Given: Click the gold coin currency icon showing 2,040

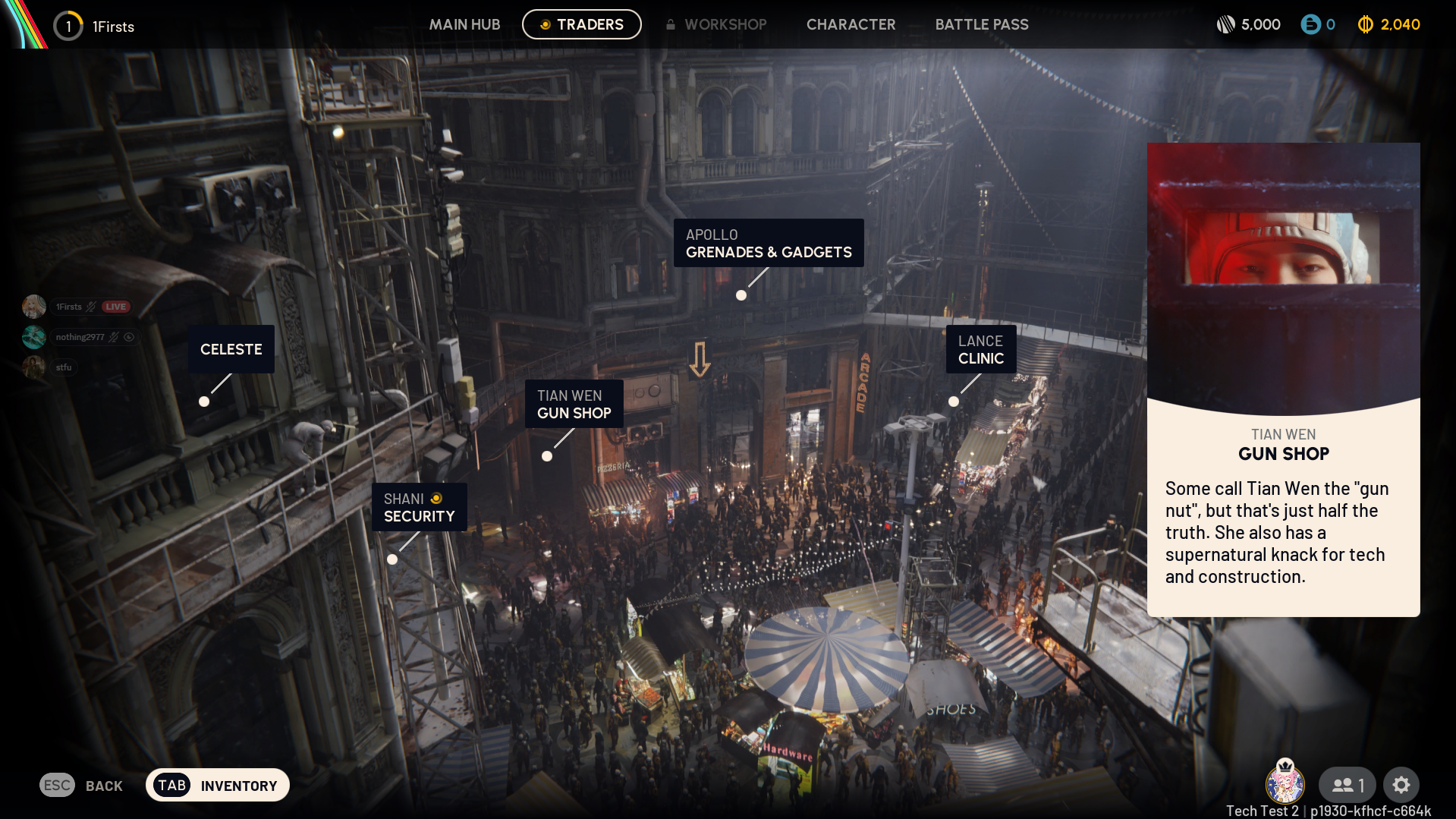Looking at the screenshot, I should pos(1366,24).
